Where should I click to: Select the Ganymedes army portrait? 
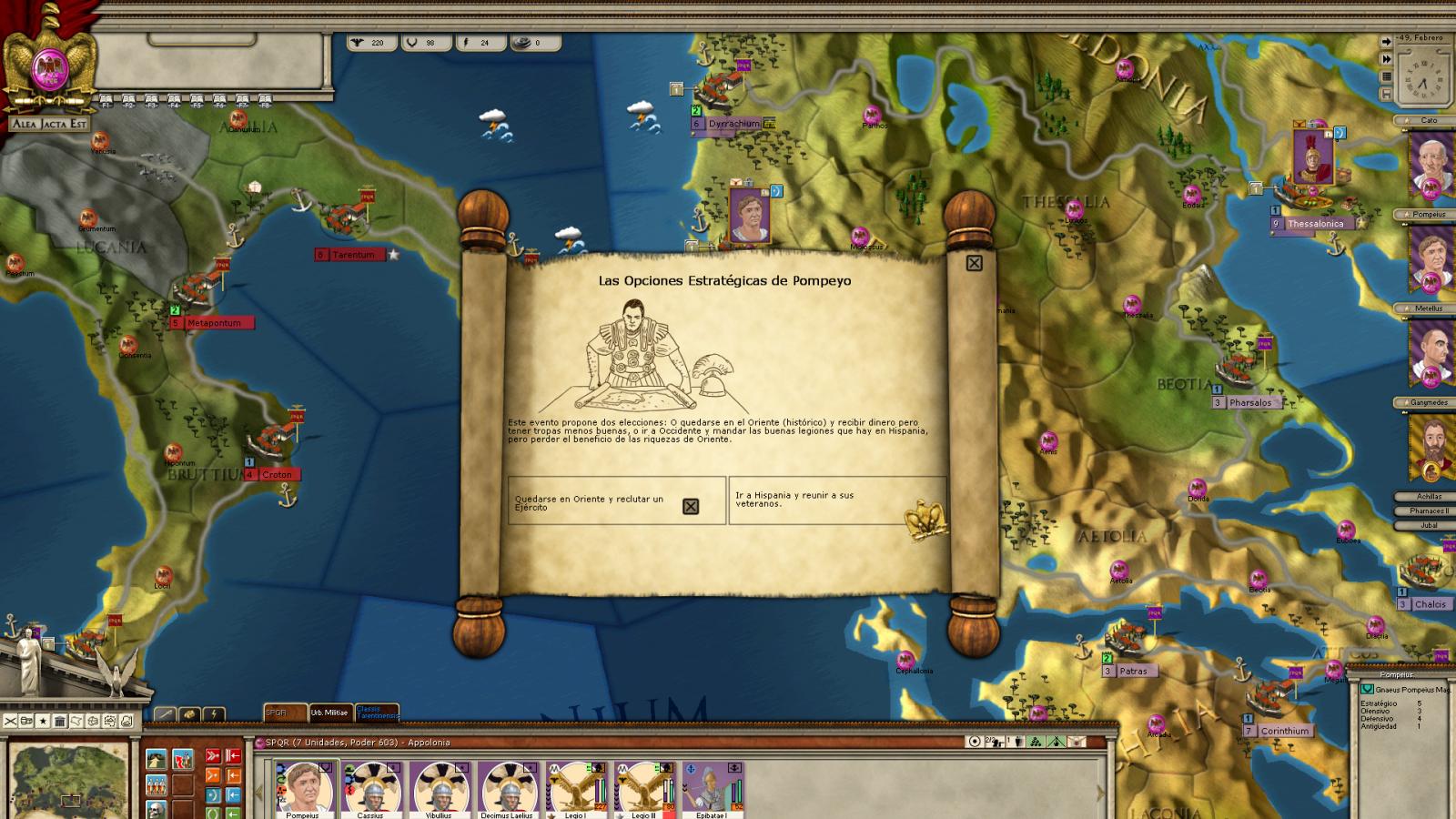pos(1430,447)
